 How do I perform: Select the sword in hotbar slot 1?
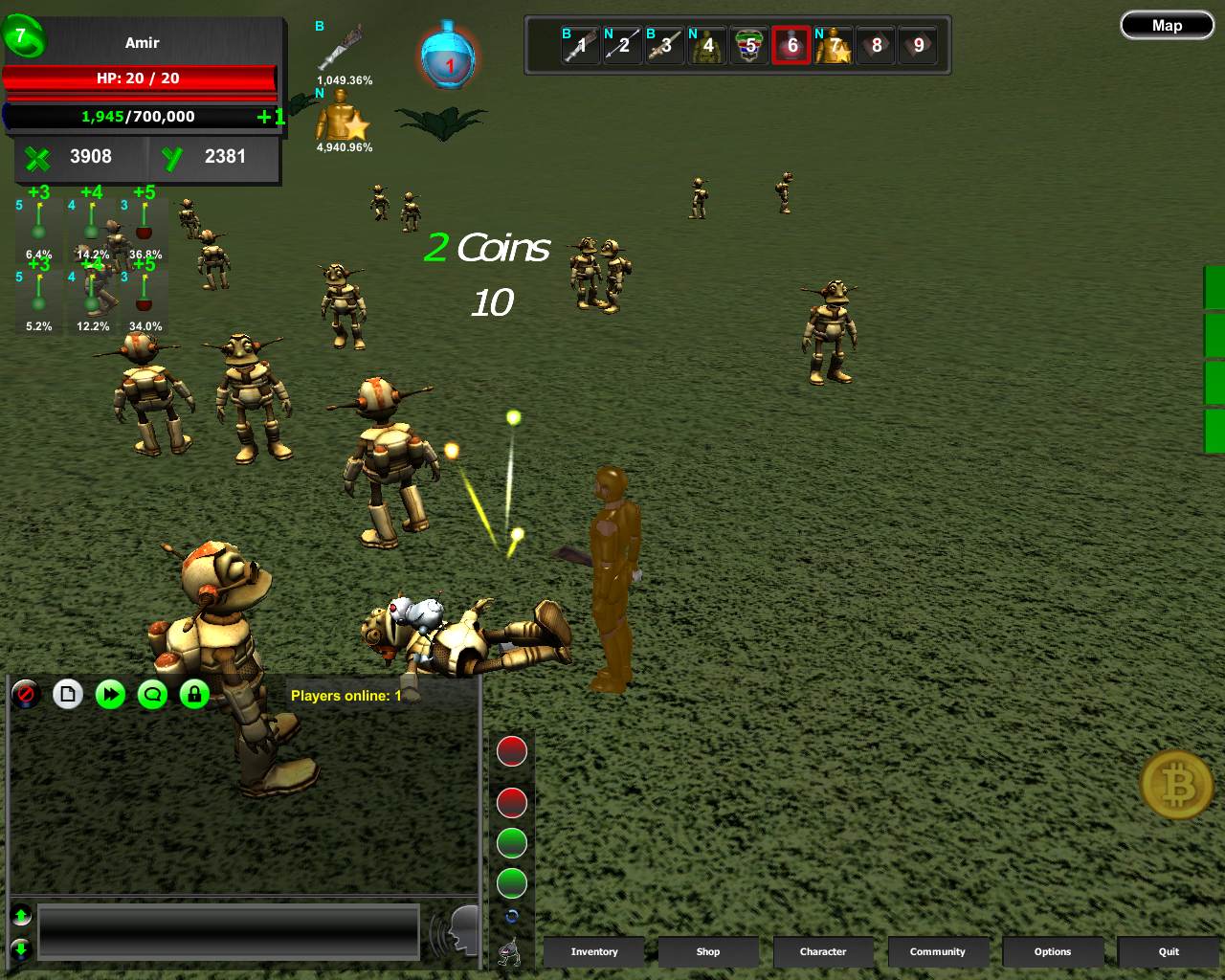579,44
